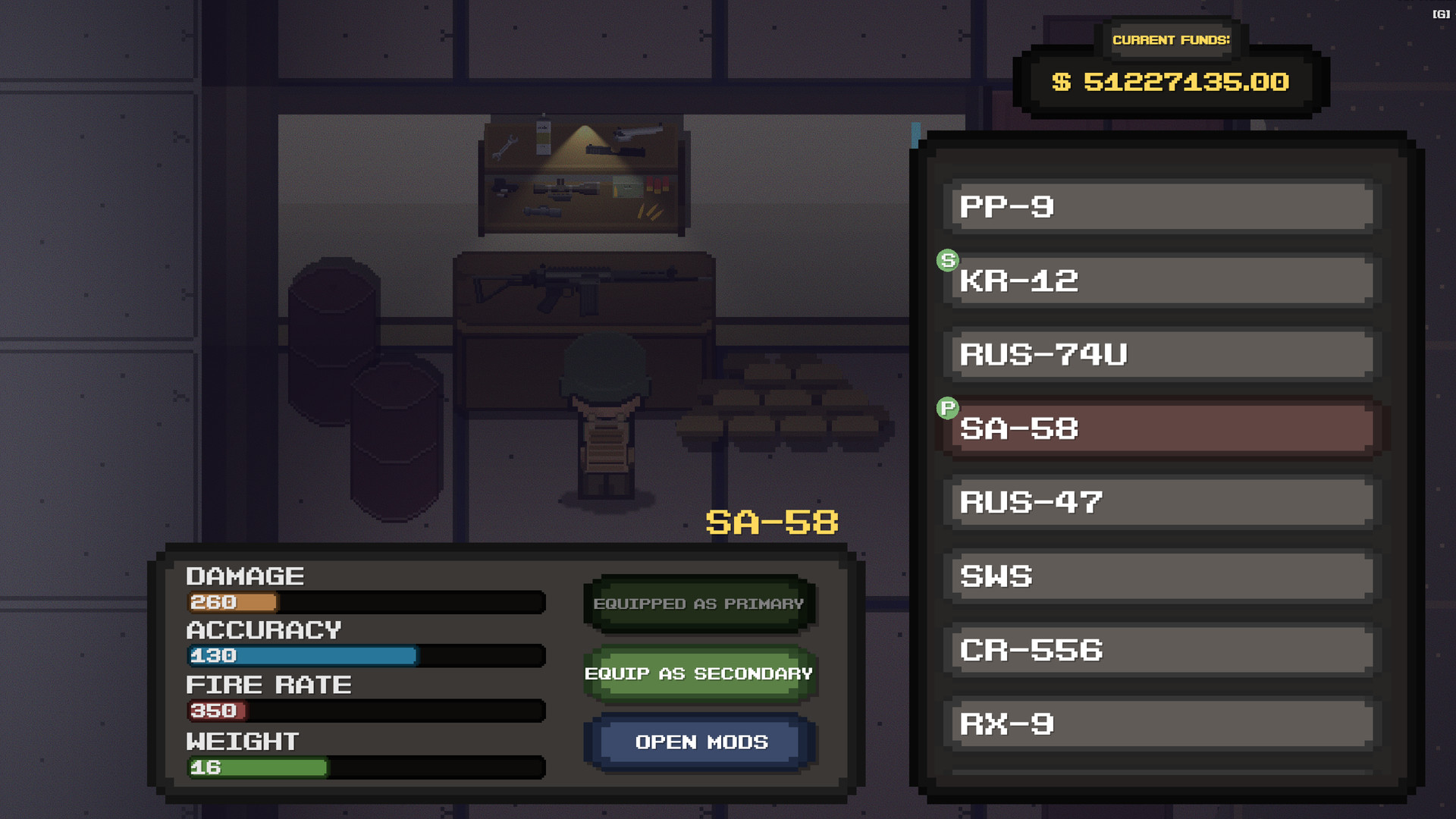Equip the SA-58 as secondary weapon
Screen dimensions: 1456x819
point(698,673)
